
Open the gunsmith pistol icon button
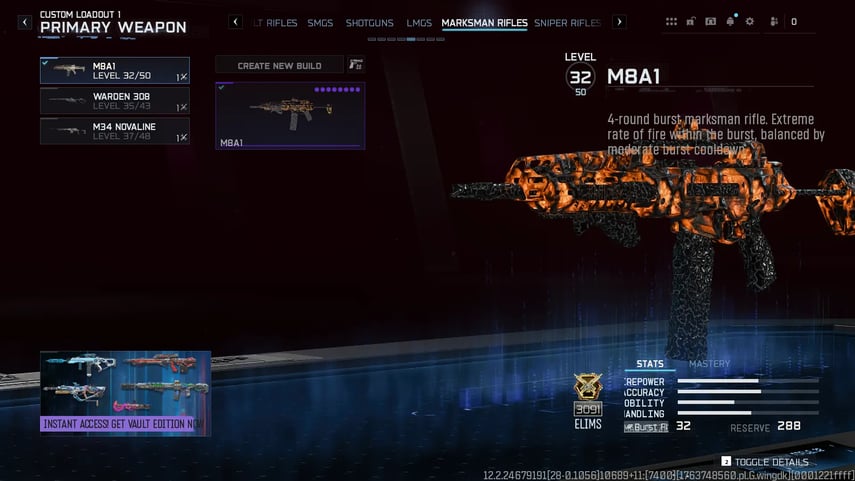tap(356, 65)
